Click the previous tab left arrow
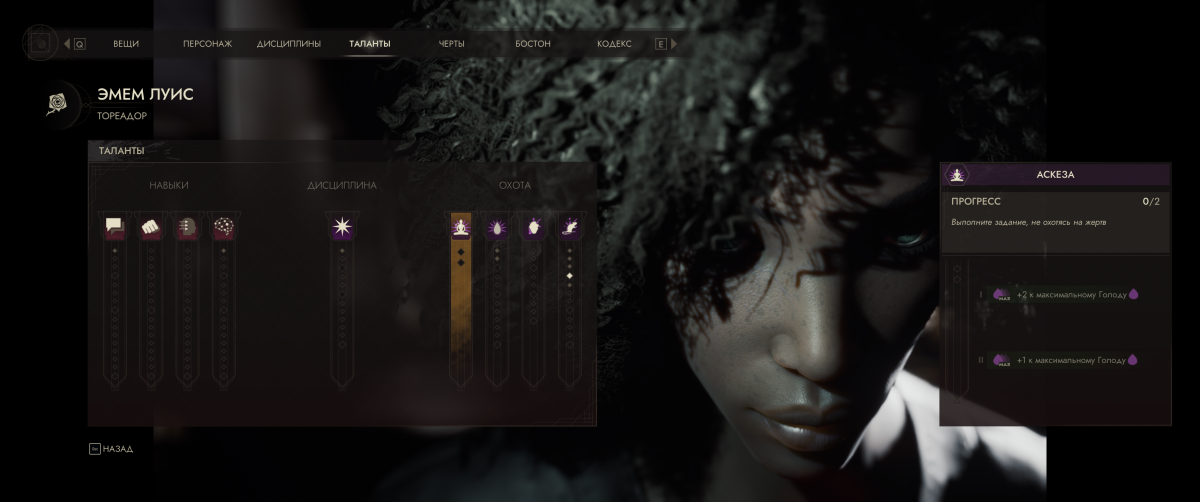This screenshot has width=1200, height=502. tap(67, 44)
